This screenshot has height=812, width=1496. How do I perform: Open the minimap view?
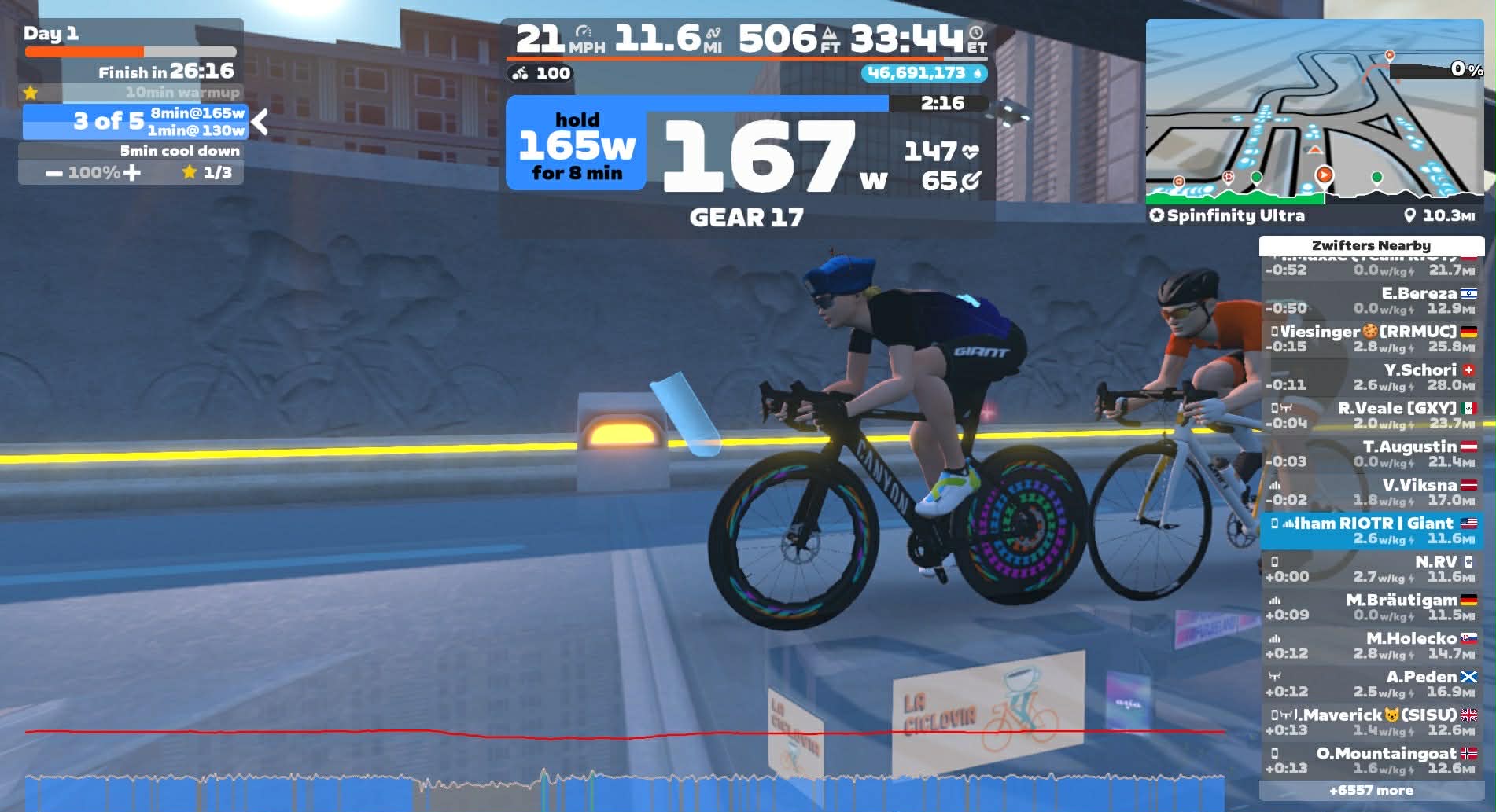click(1314, 110)
